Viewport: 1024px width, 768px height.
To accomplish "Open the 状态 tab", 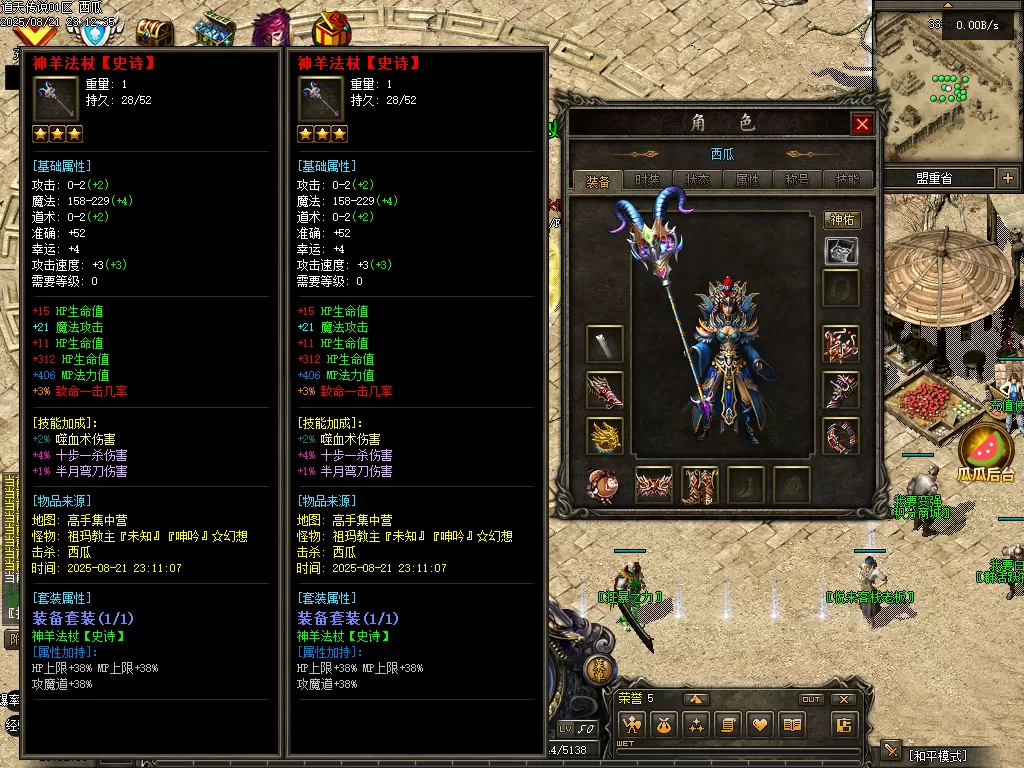I will [x=697, y=180].
